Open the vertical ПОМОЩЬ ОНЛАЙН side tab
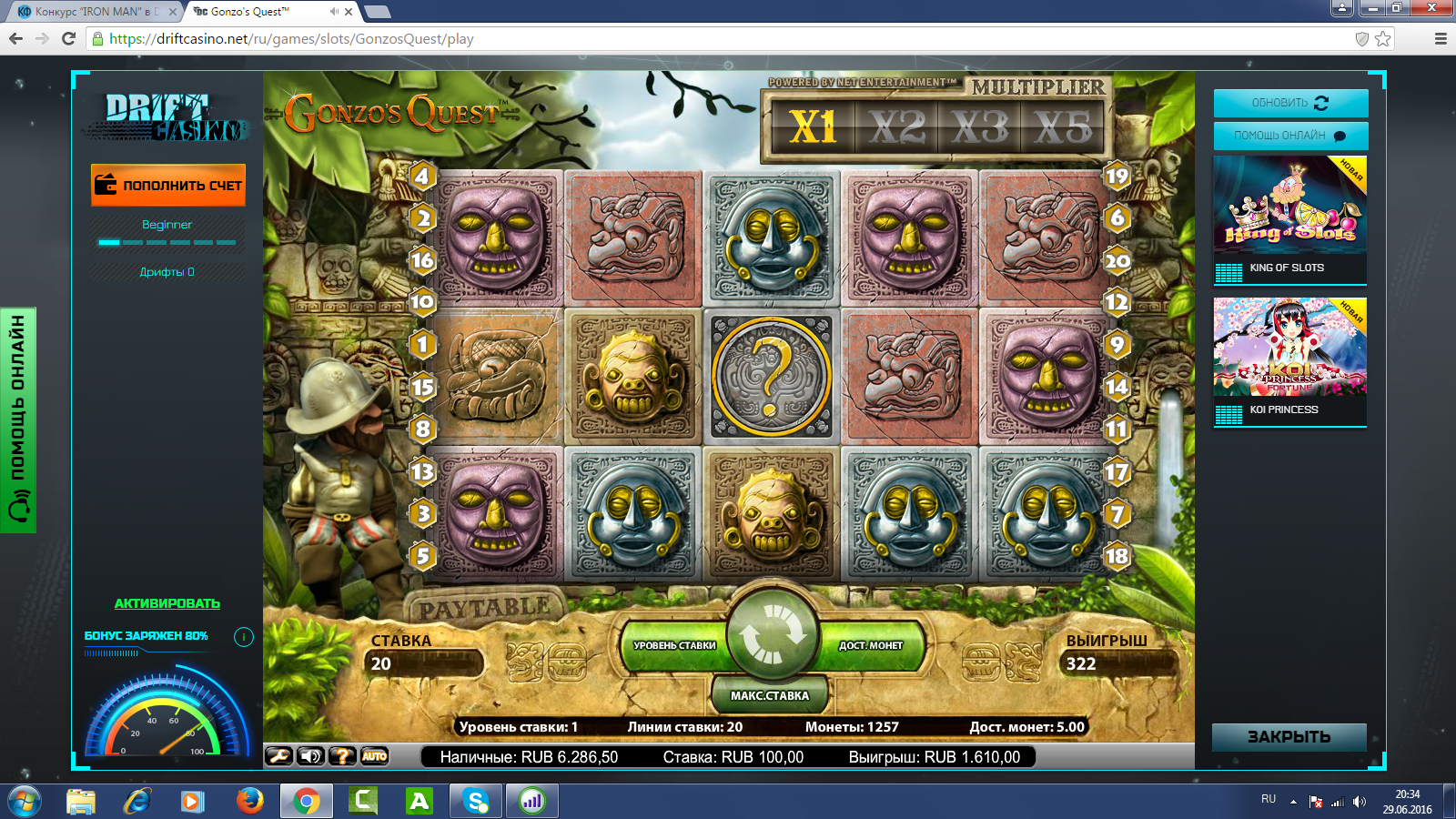This screenshot has height=819, width=1456. click(18, 419)
